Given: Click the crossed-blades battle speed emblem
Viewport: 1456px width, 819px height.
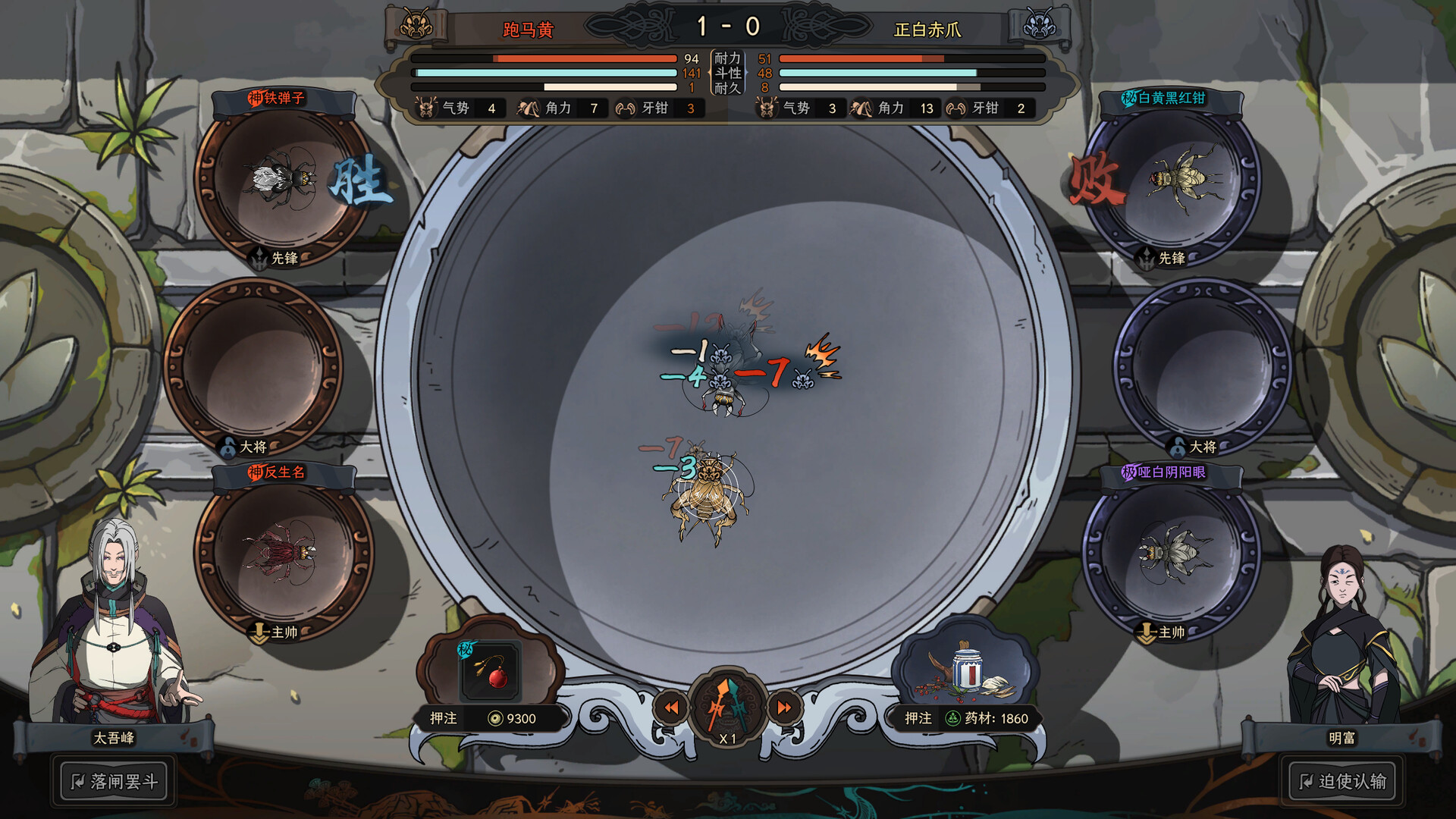Looking at the screenshot, I should tap(728, 707).
